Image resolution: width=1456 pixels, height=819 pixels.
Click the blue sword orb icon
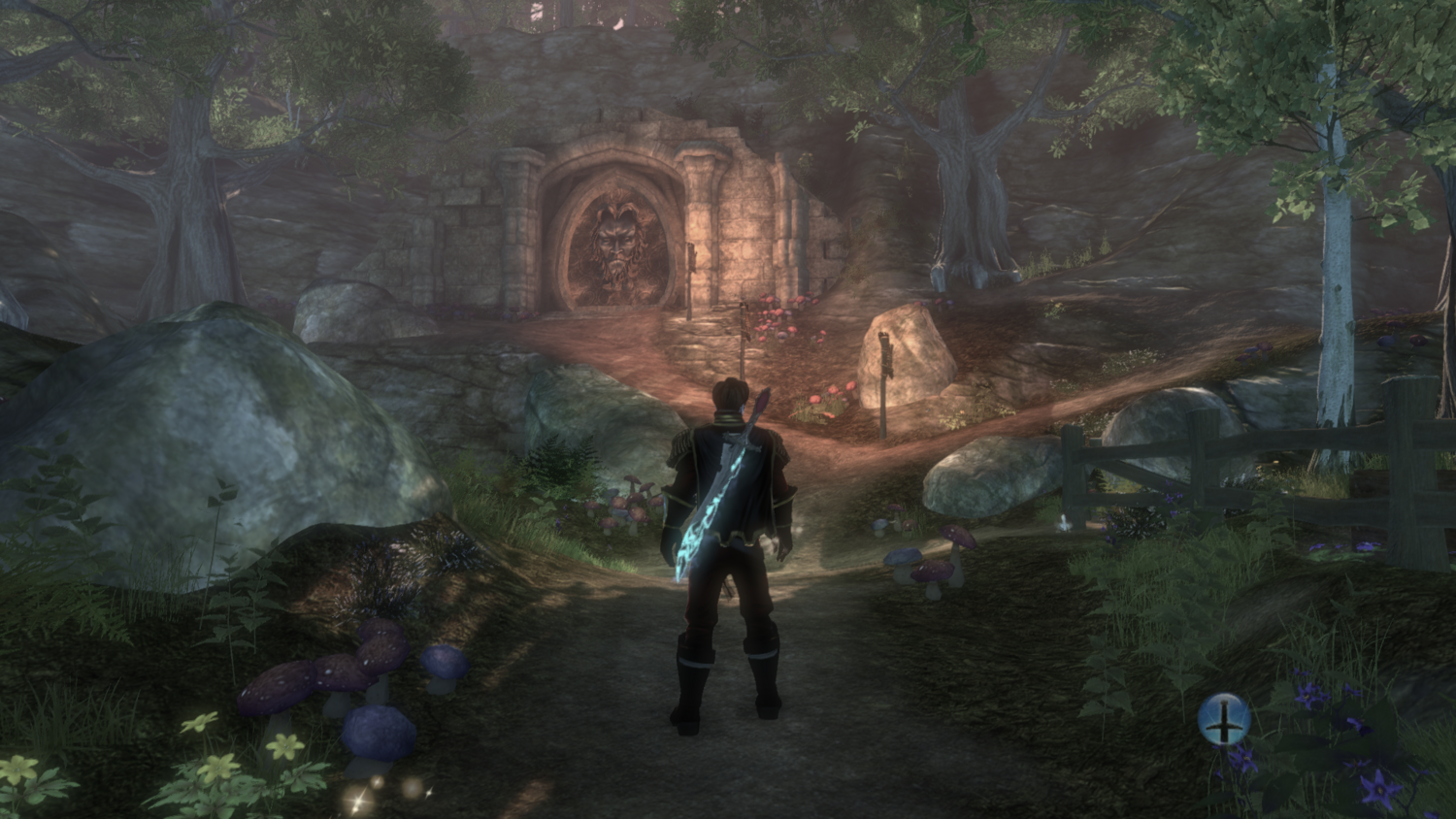tap(1223, 719)
